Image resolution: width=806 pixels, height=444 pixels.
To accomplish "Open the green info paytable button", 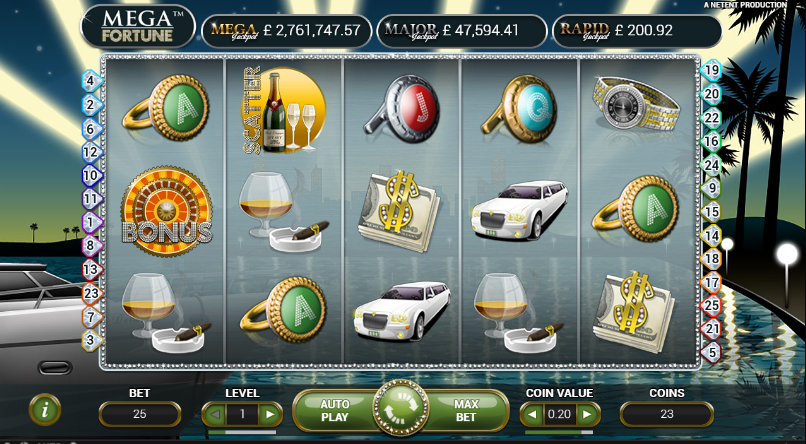I will (45, 409).
